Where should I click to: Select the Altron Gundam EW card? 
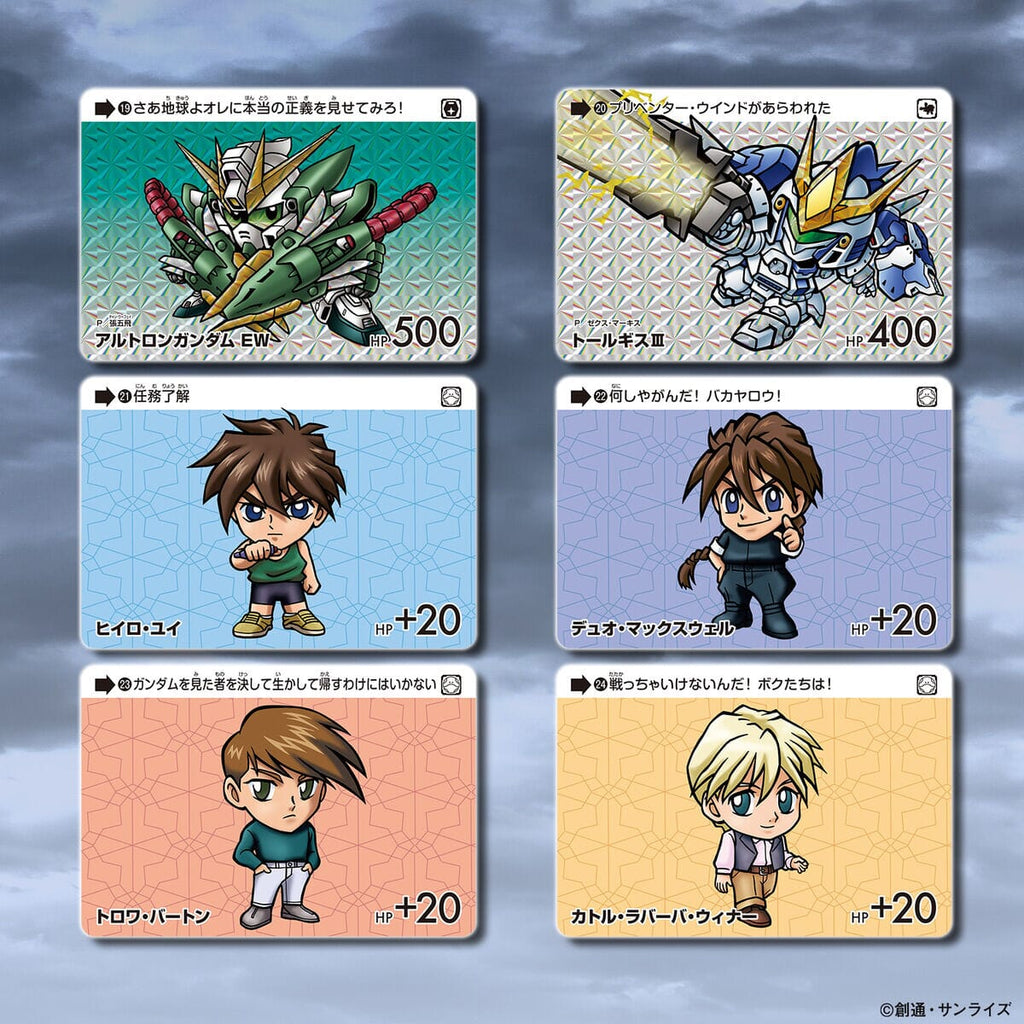(278, 225)
